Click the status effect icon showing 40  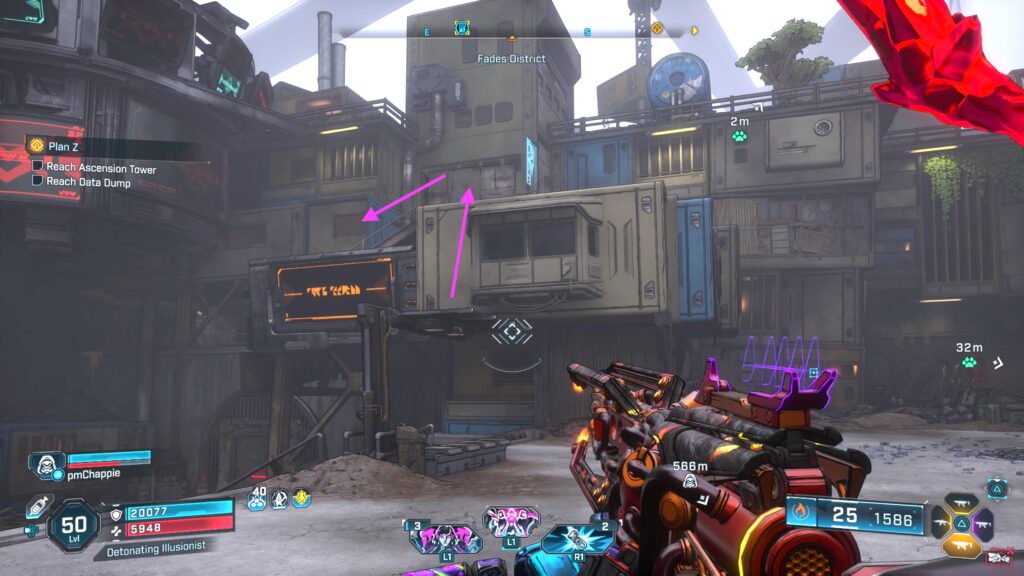coord(257,499)
